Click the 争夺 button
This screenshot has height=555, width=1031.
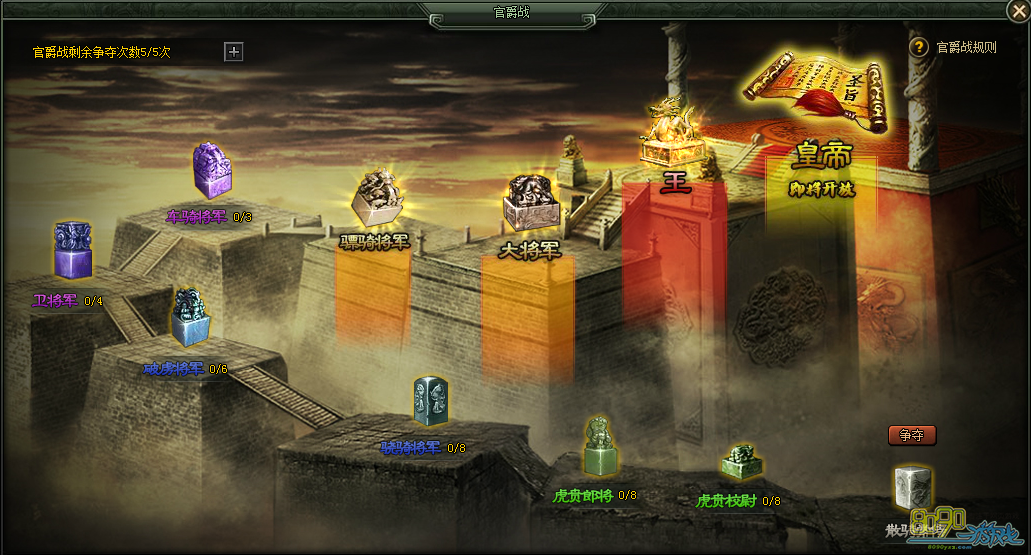pos(911,435)
